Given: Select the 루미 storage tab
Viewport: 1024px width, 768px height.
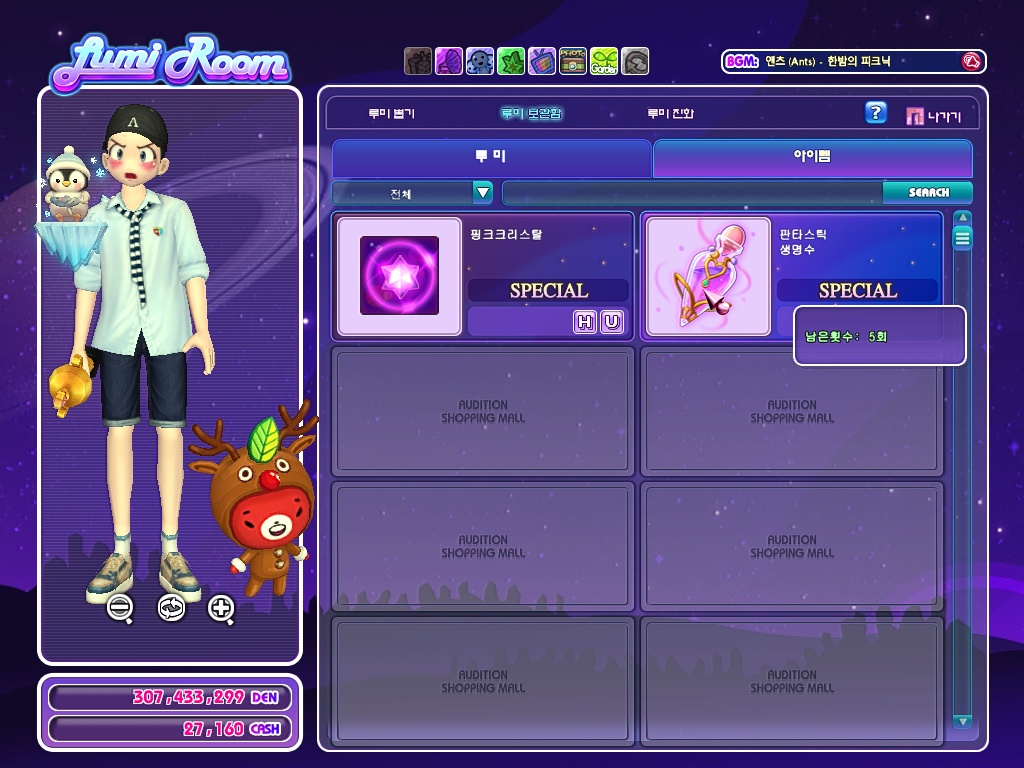Looking at the screenshot, I should (x=491, y=158).
